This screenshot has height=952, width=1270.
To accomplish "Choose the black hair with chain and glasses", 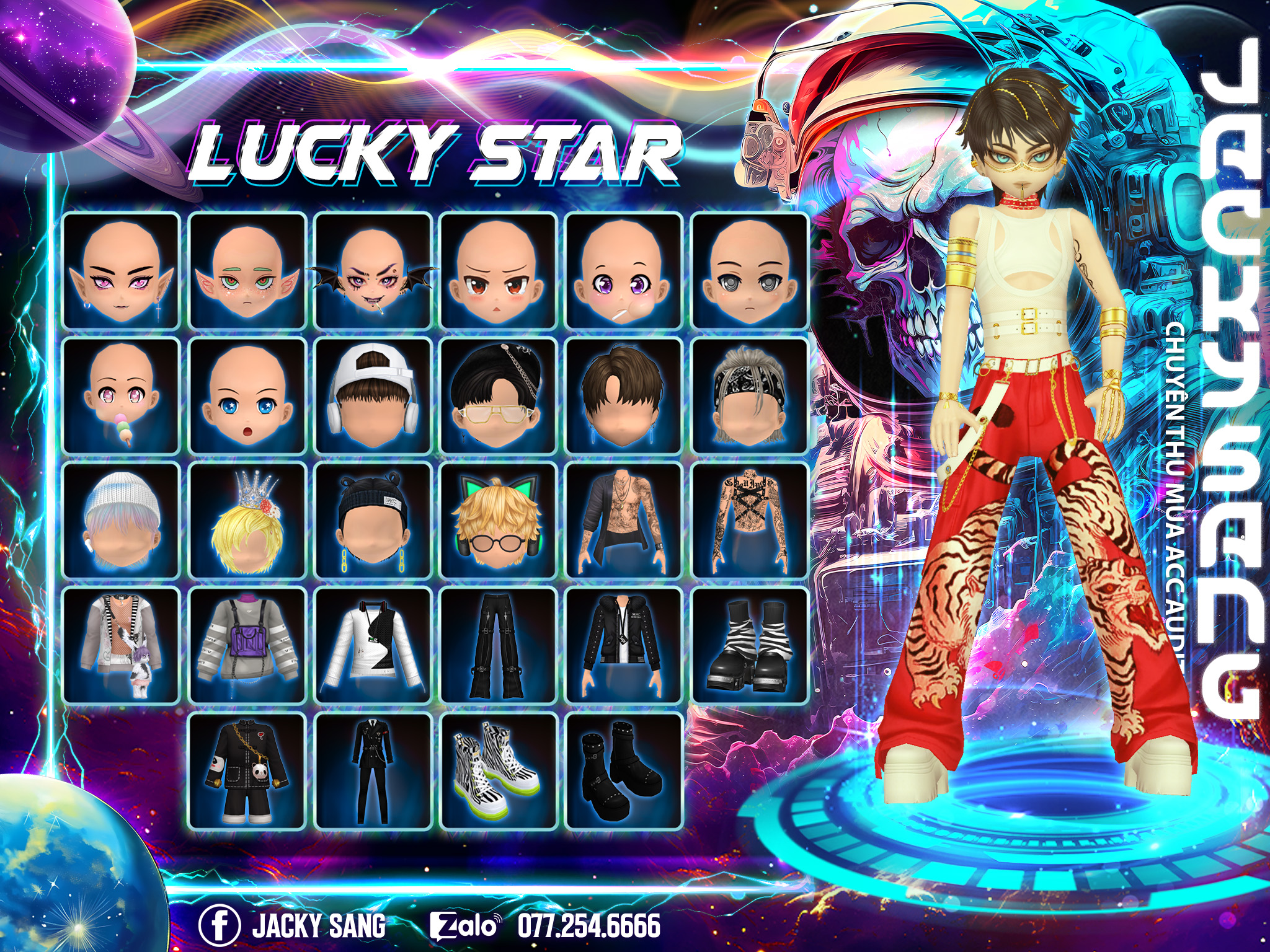I will click(499, 396).
